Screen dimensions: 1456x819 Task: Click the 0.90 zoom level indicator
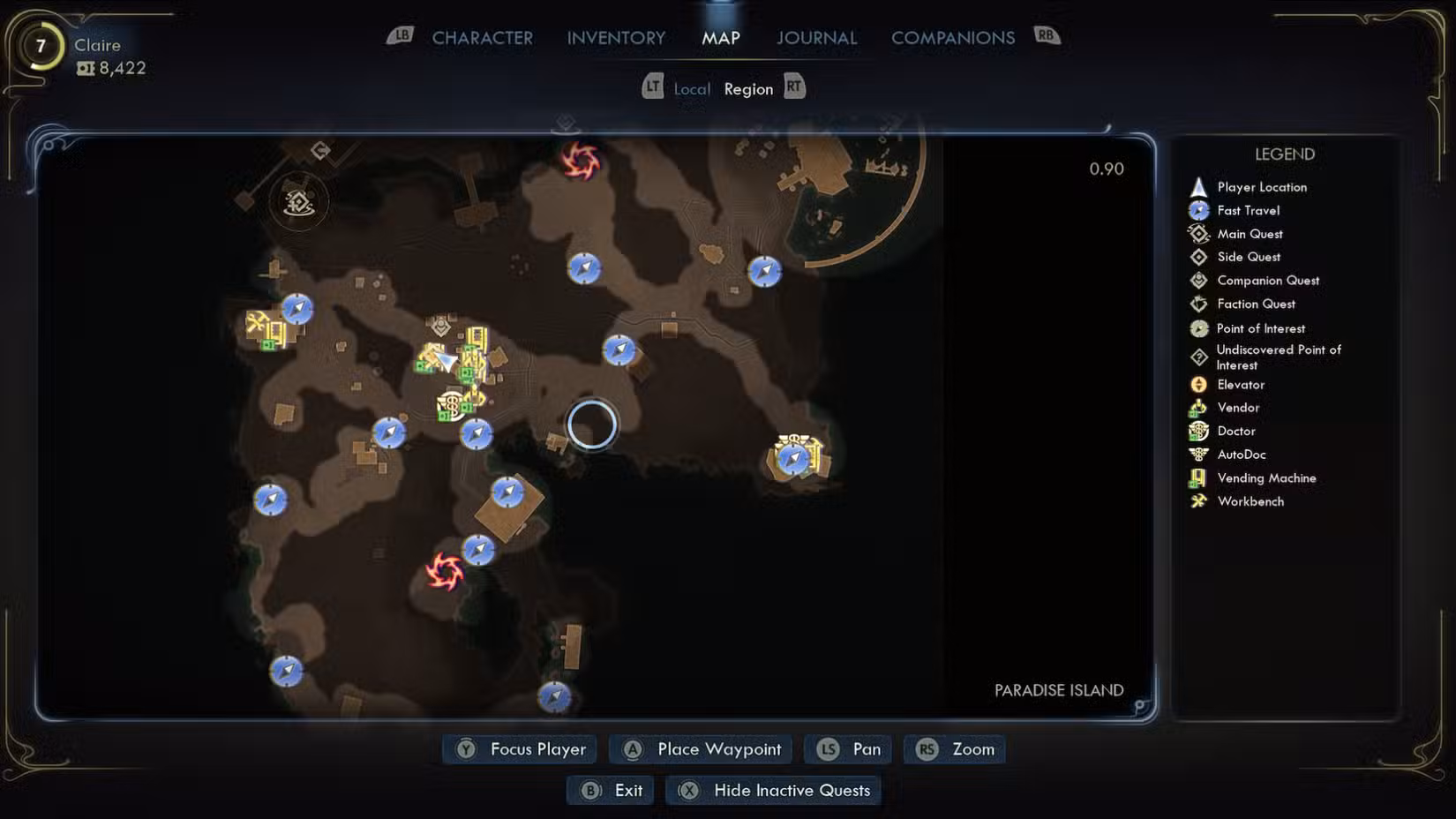coord(1107,169)
